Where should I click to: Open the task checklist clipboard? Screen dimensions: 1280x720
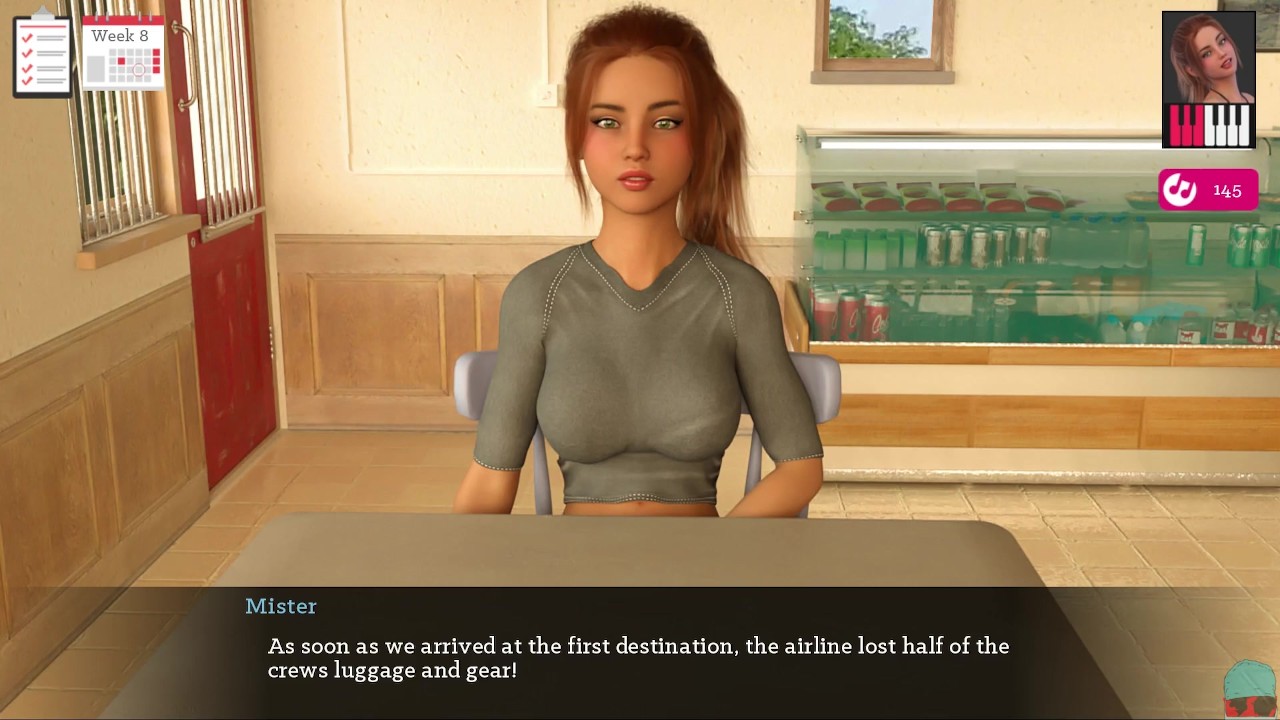click(x=42, y=54)
